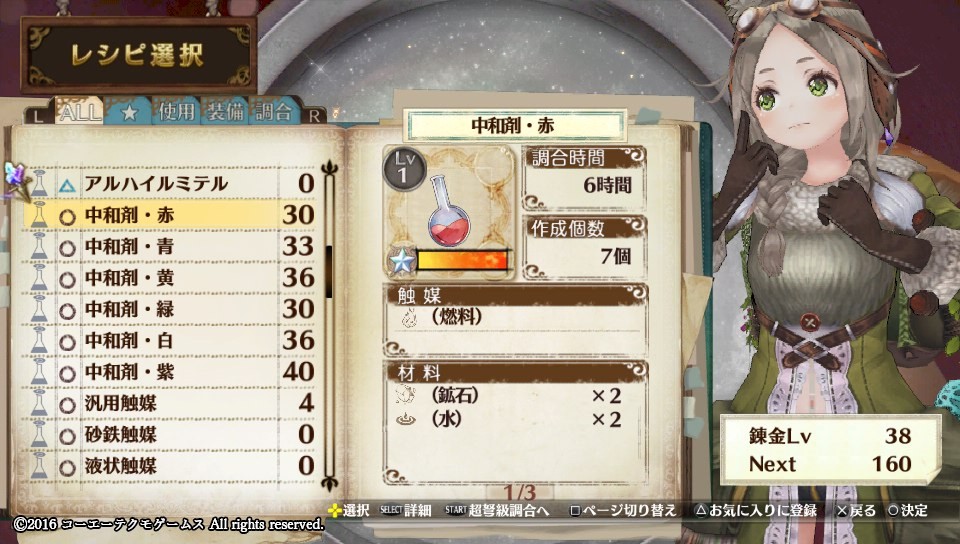Select the 中和剤・白 recipe
The image size is (960, 544).
click(170, 341)
